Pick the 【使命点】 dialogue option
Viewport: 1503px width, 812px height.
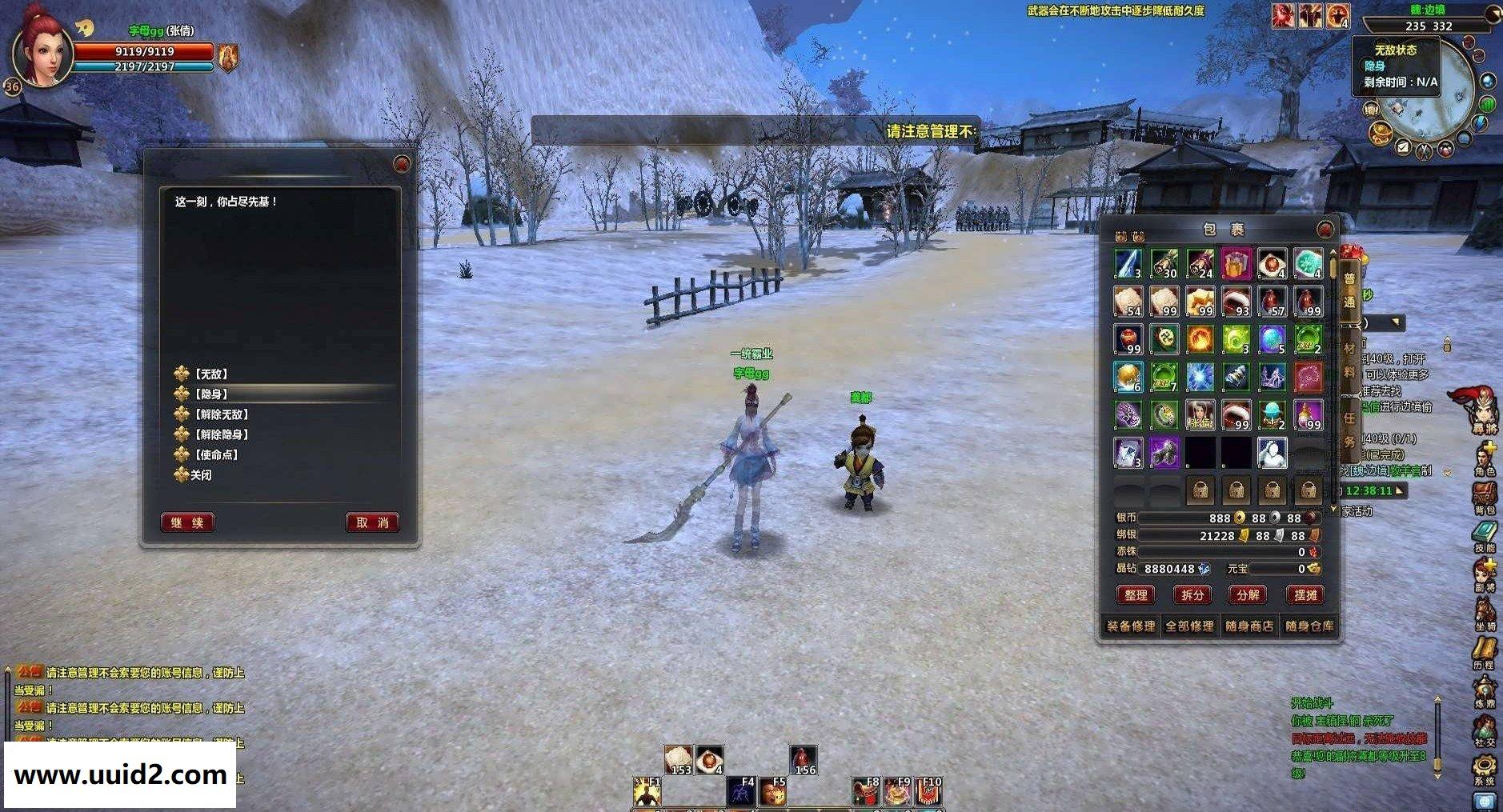(217, 454)
